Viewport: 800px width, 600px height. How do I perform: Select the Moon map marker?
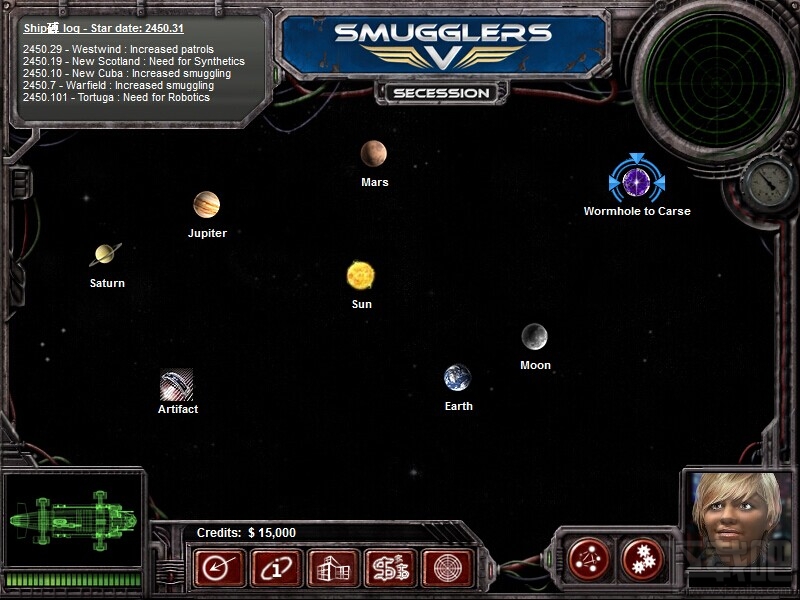534,337
